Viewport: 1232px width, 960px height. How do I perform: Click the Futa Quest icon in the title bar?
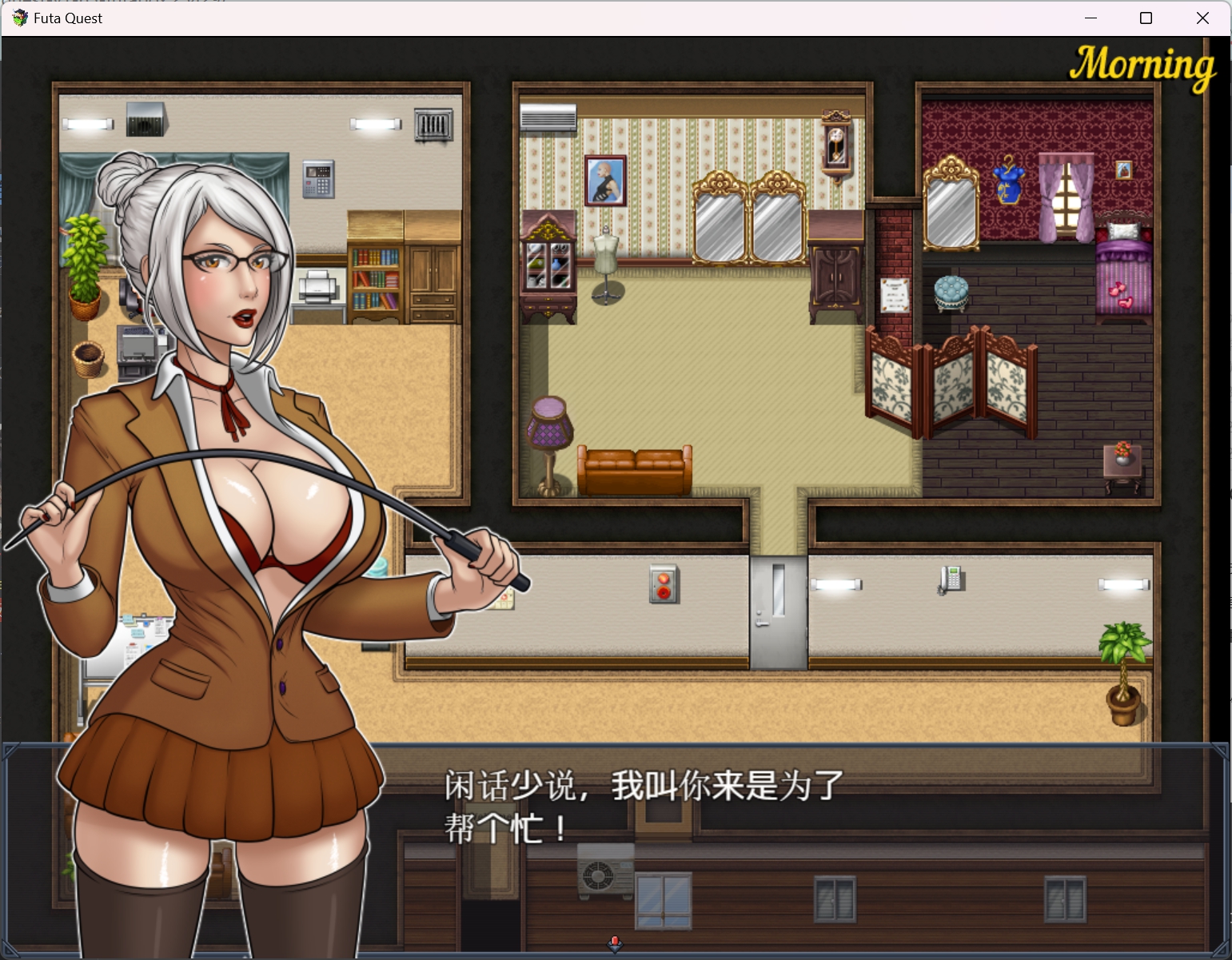point(18,18)
